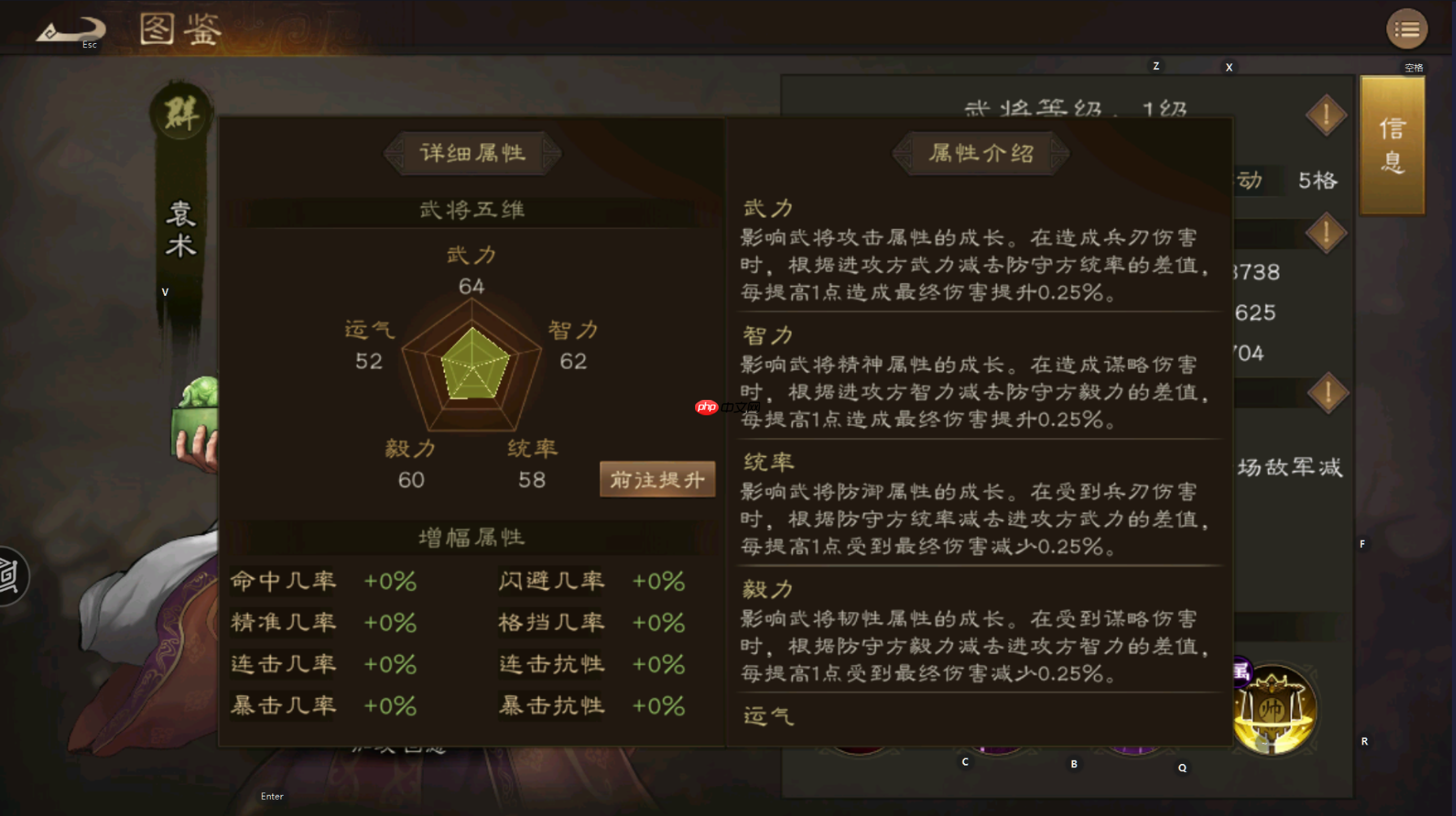1456x816 pixels.
Task: Open the 信息 side tab on the right edge
Action: click(1392, 146)
